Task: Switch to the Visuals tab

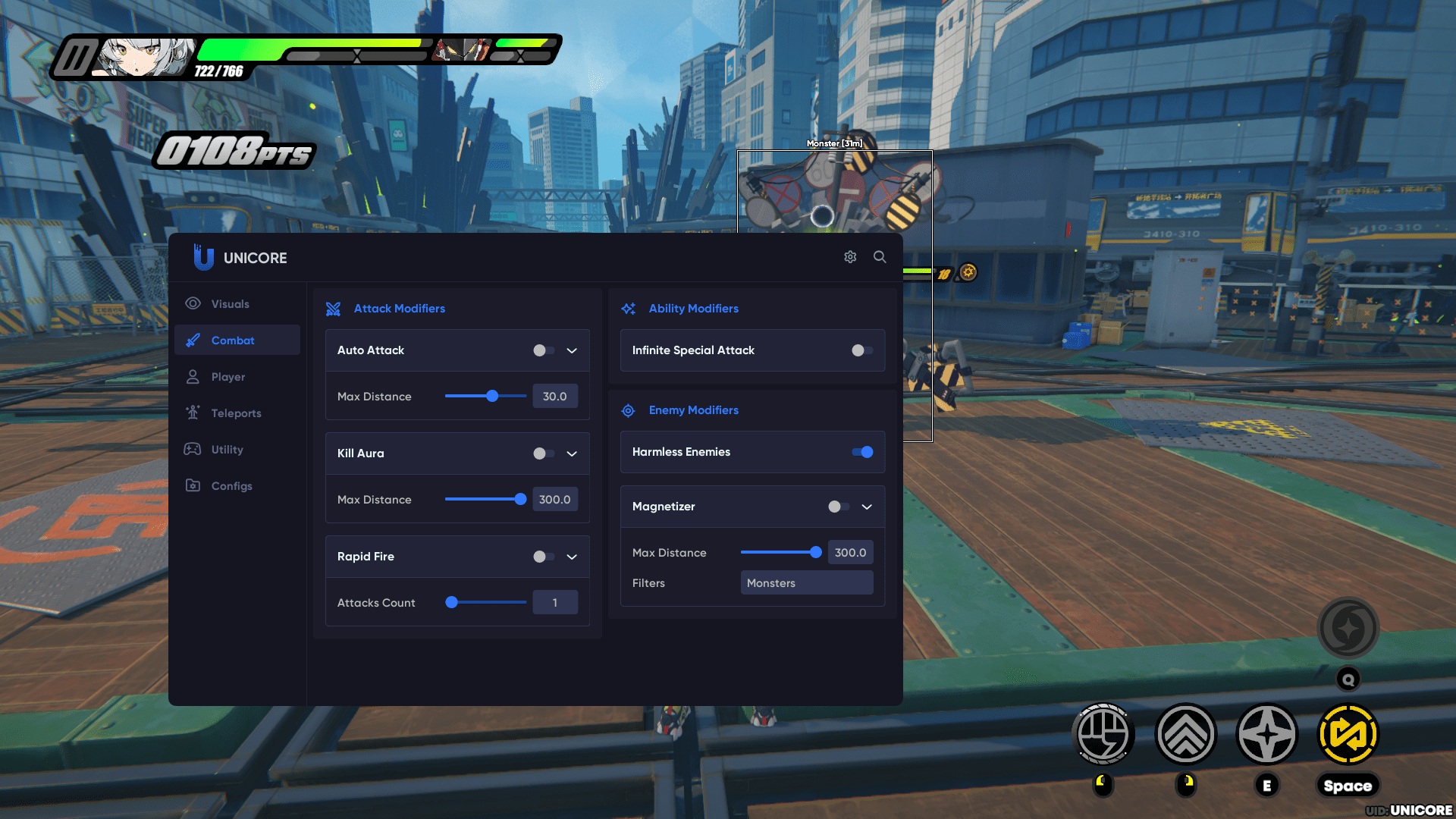Action: 230,304
